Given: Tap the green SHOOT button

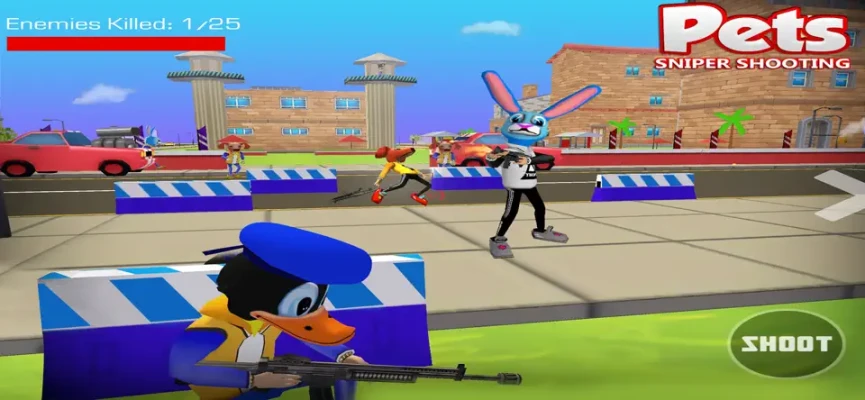Looking at the screenshot, I should (786, 344).
